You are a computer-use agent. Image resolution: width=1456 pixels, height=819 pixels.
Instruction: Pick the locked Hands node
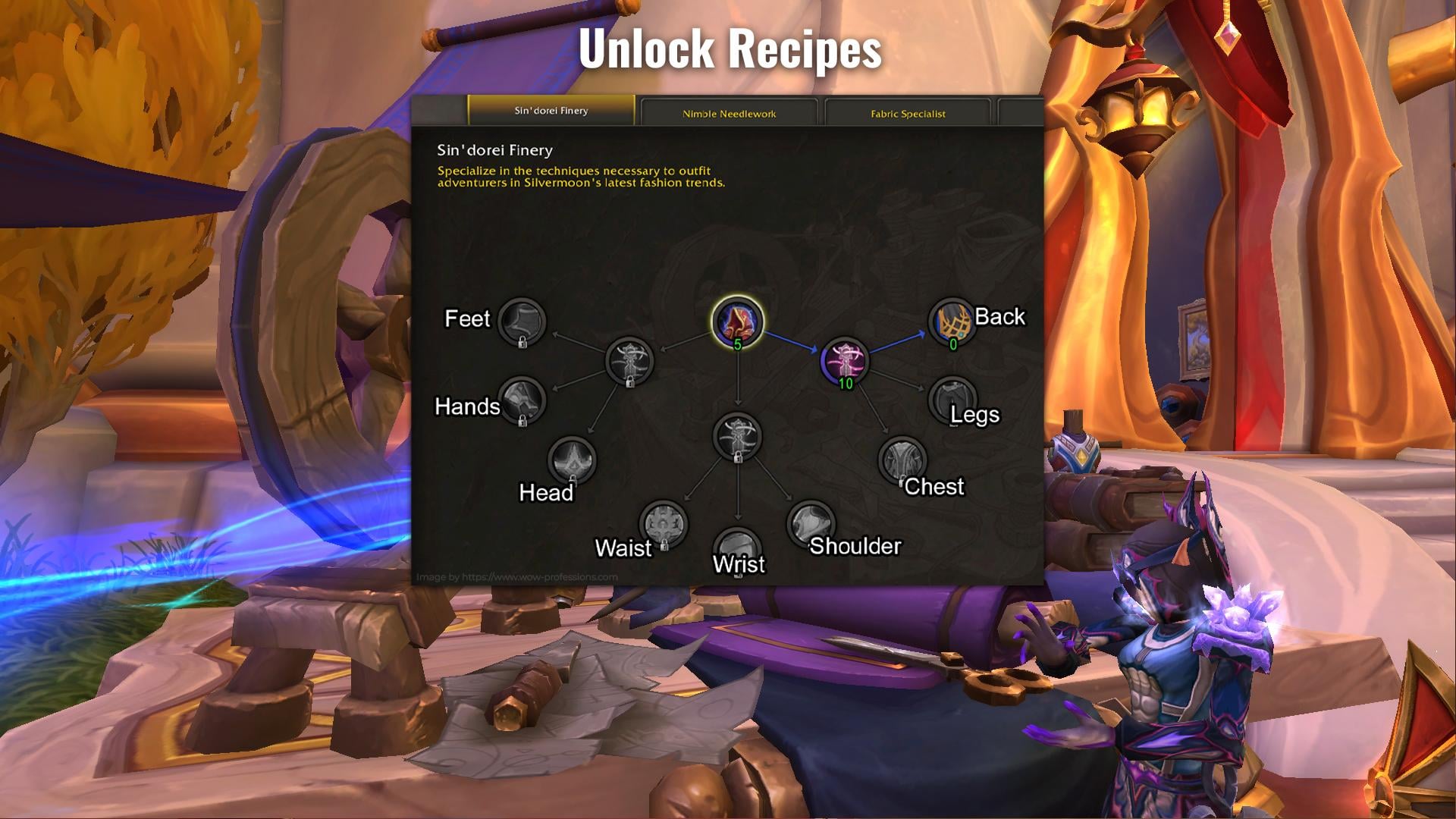point(522,400)
